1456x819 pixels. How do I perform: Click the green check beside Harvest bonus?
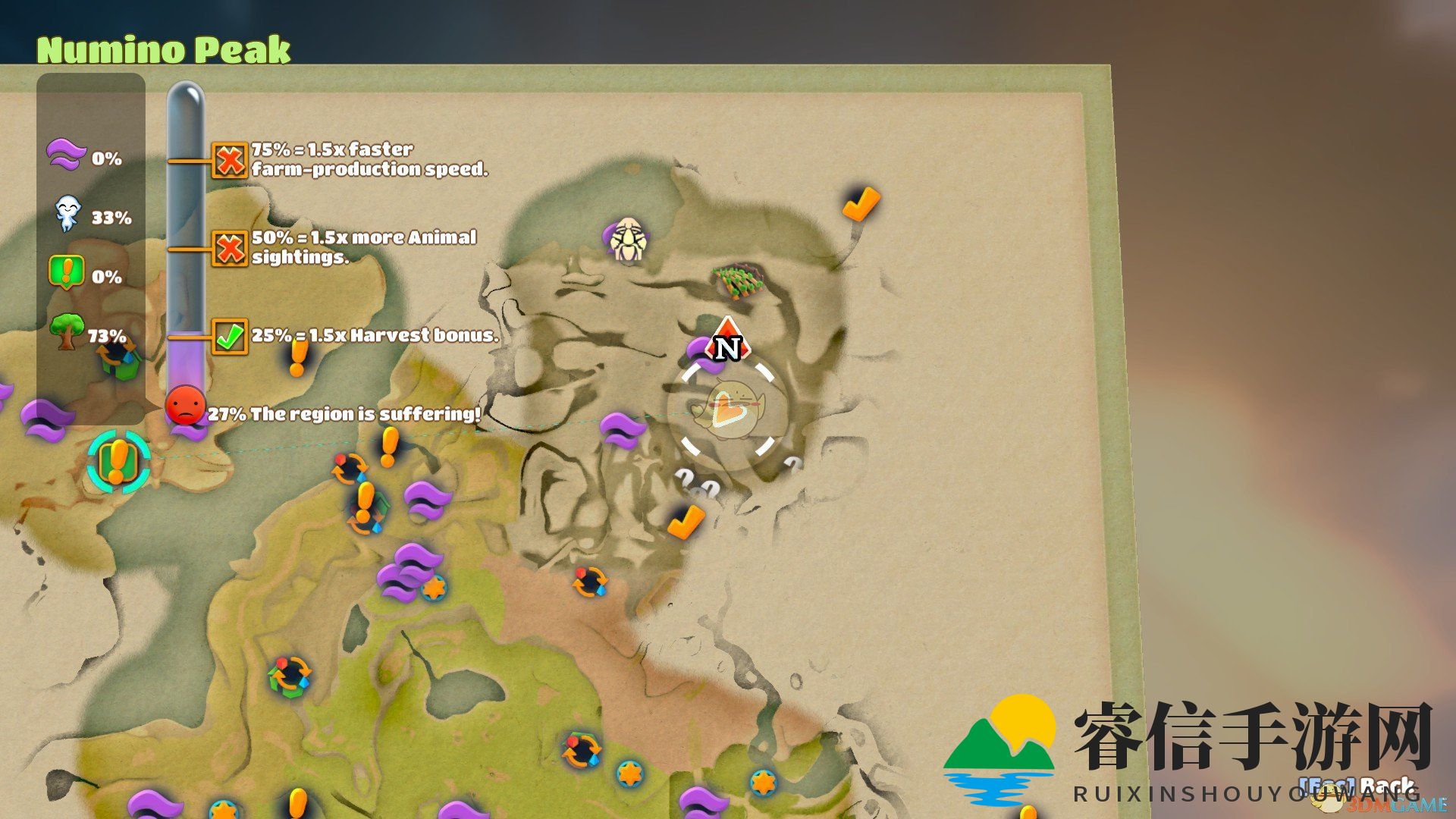click(x=229, y=336)
